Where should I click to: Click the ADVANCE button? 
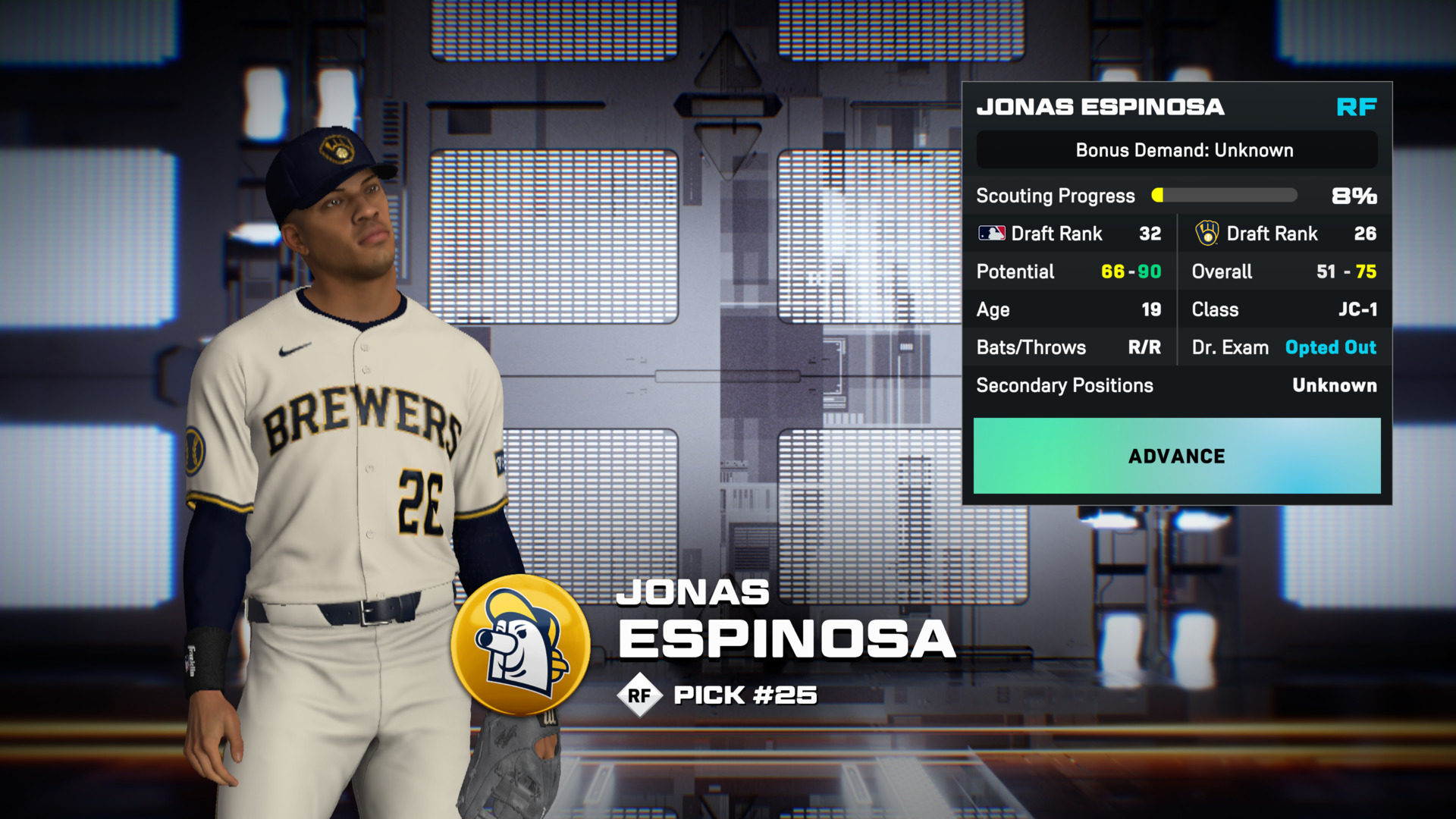(x=1176, y=456)
